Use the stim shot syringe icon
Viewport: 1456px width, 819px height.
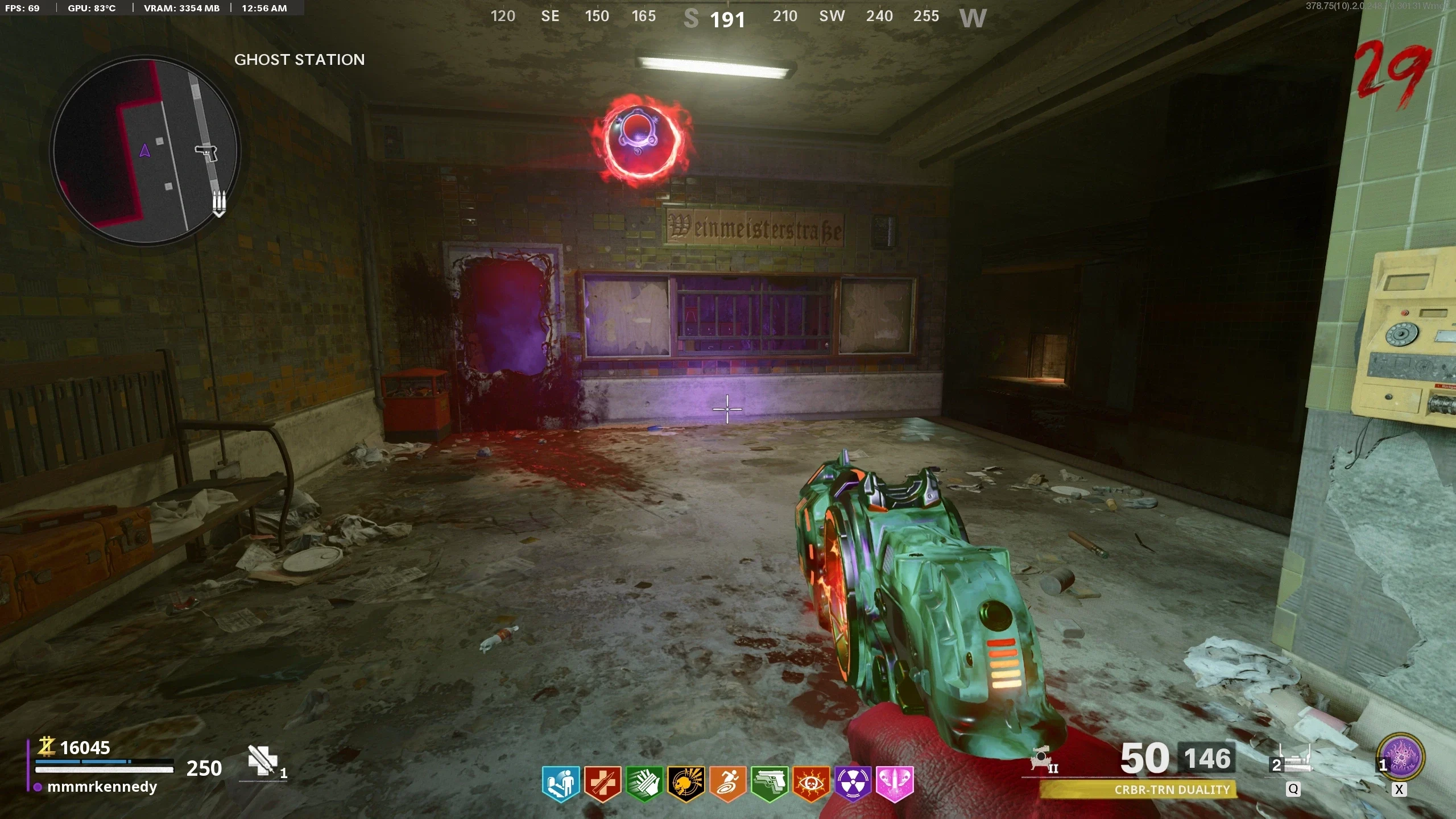pos(262,760)
